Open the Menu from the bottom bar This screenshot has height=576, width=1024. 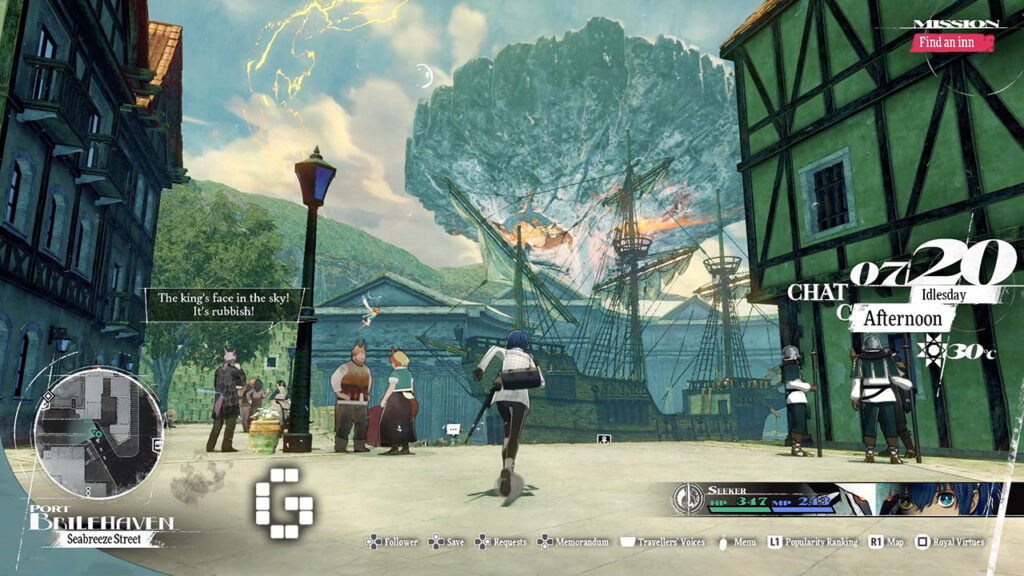[739, 542]
